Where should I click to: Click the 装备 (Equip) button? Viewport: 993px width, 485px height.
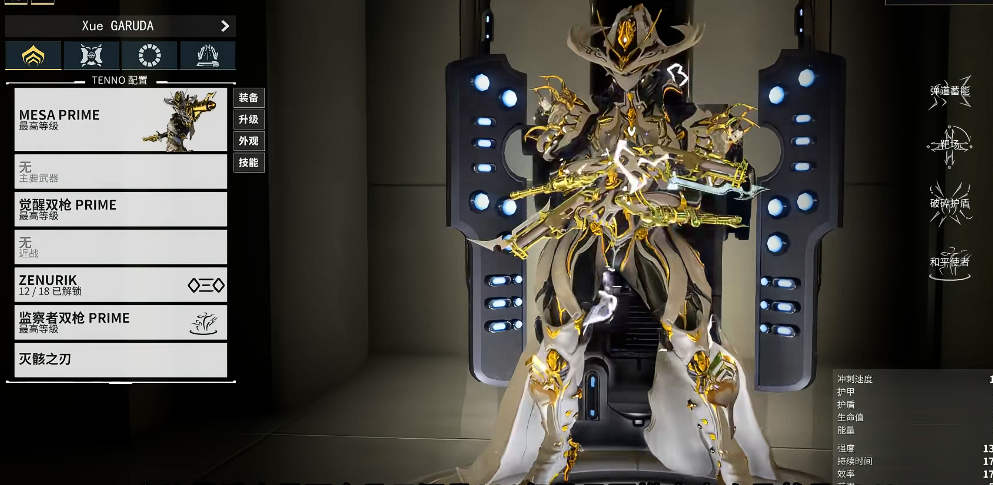coord(248,98)
